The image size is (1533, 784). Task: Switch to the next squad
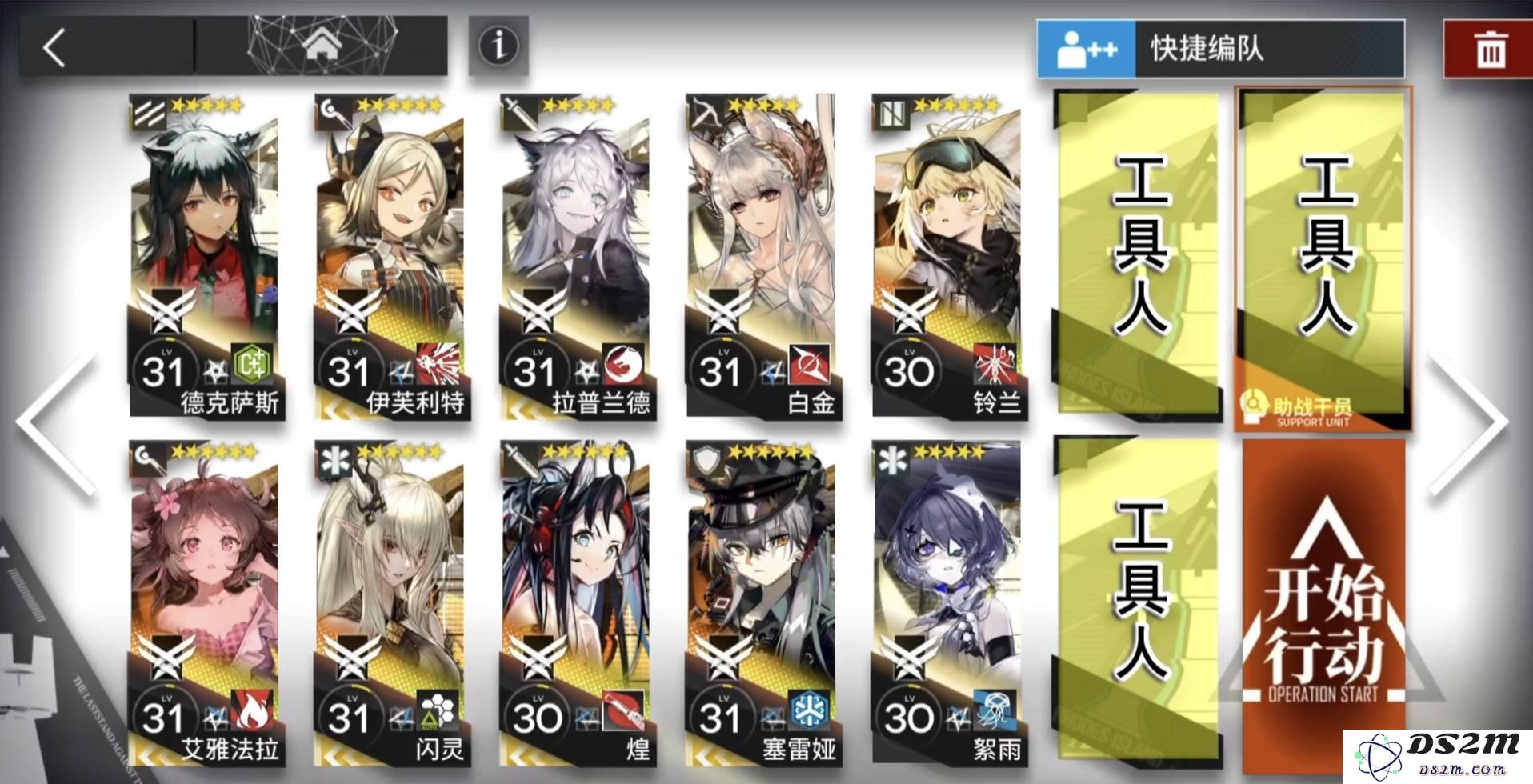coord(1471,424)
